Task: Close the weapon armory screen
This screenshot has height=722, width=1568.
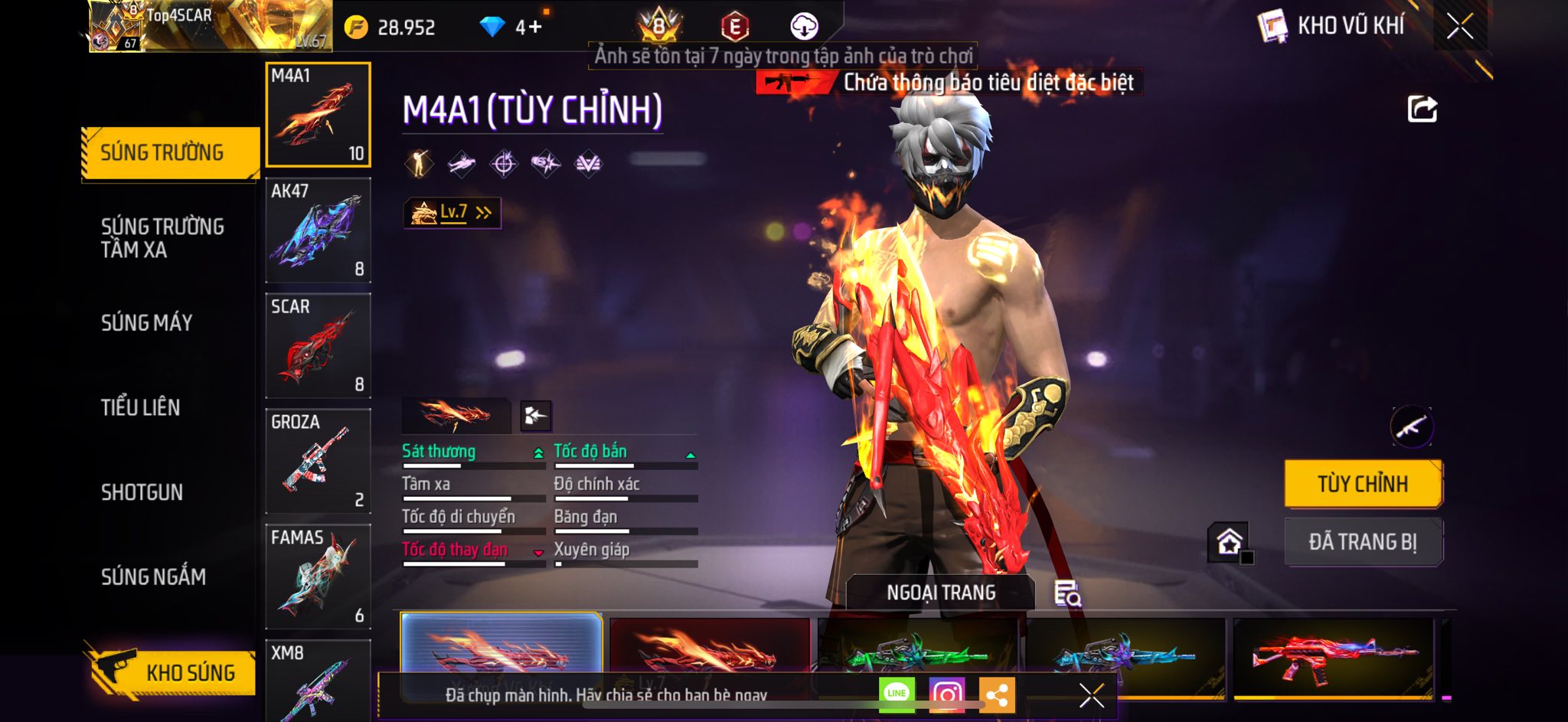Action: (x=1460, y=27)
